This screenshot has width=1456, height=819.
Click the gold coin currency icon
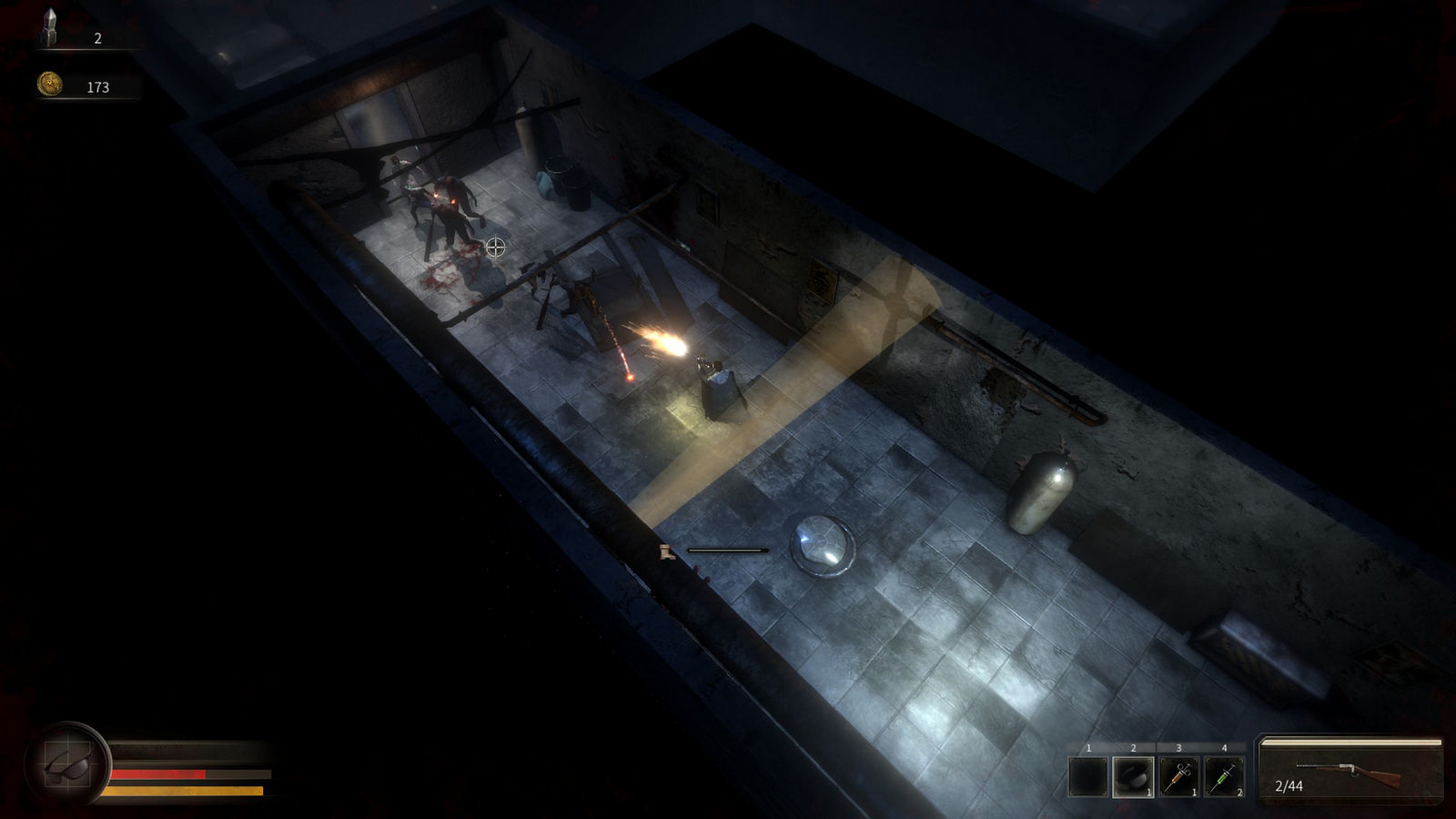(x=49, y=85)
